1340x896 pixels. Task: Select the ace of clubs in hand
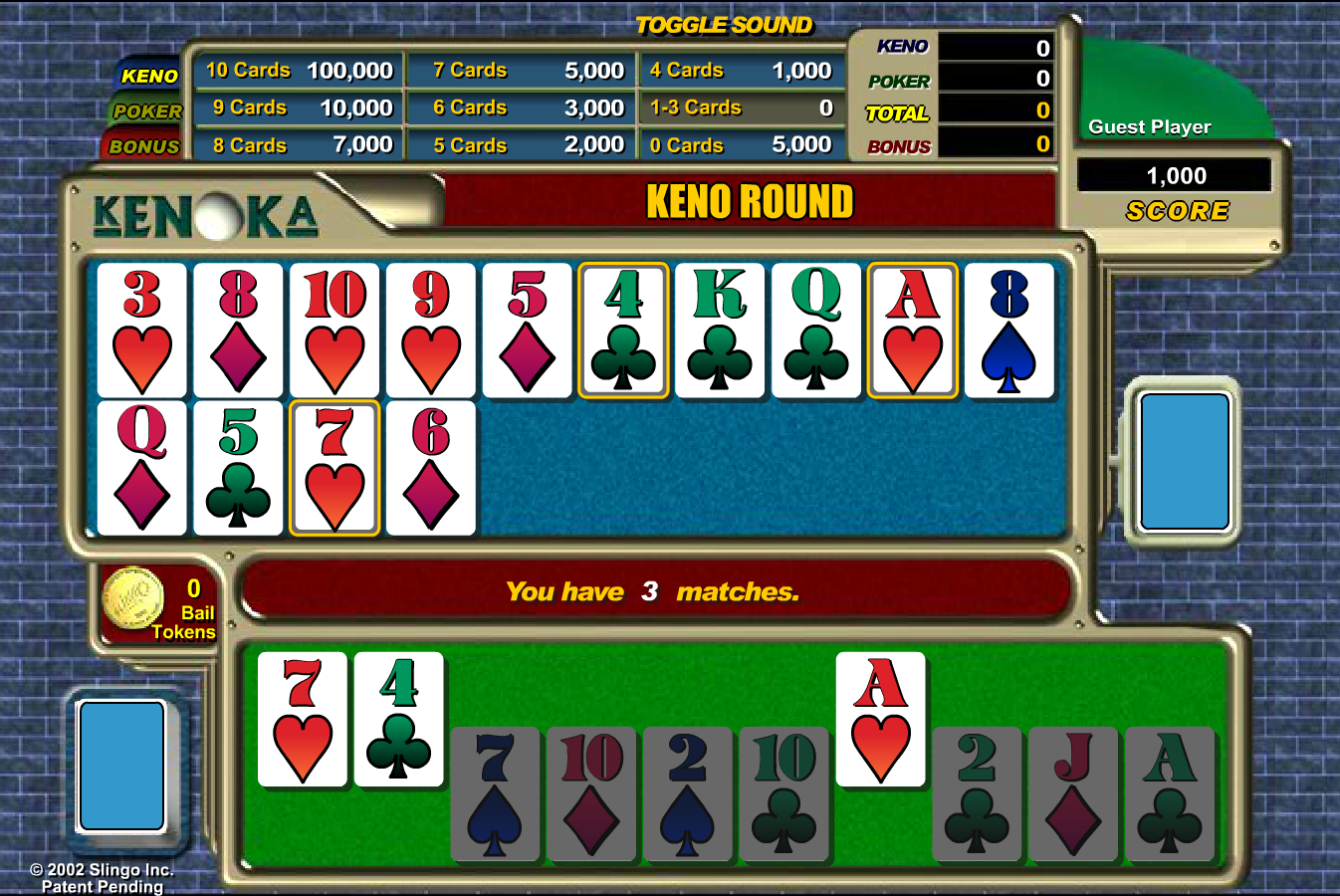point(1170,793)
